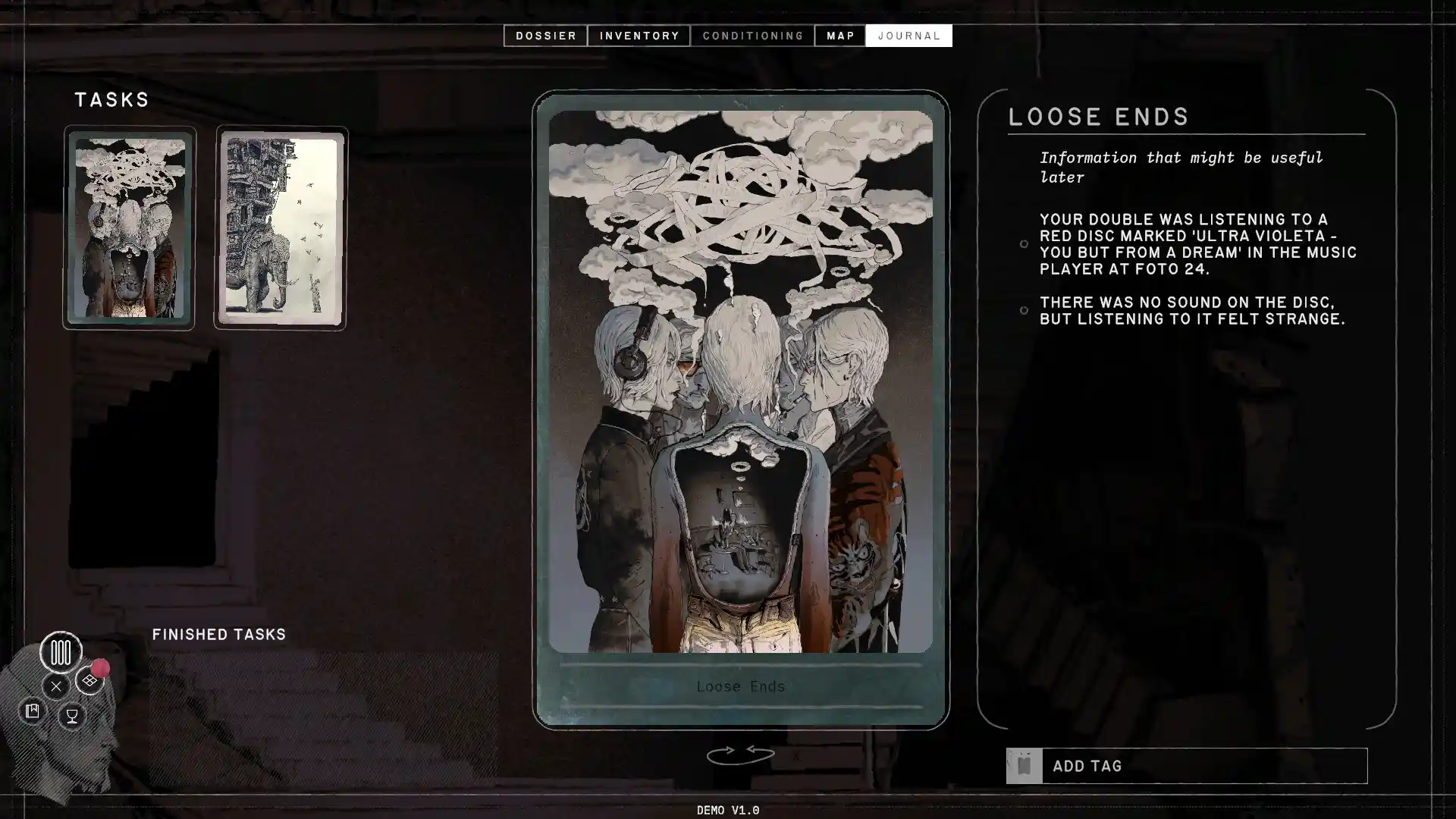Switch to the Inventory tab
Image resolution: width=1456 pixels, height=819 pixels.
tap(639, 36)
